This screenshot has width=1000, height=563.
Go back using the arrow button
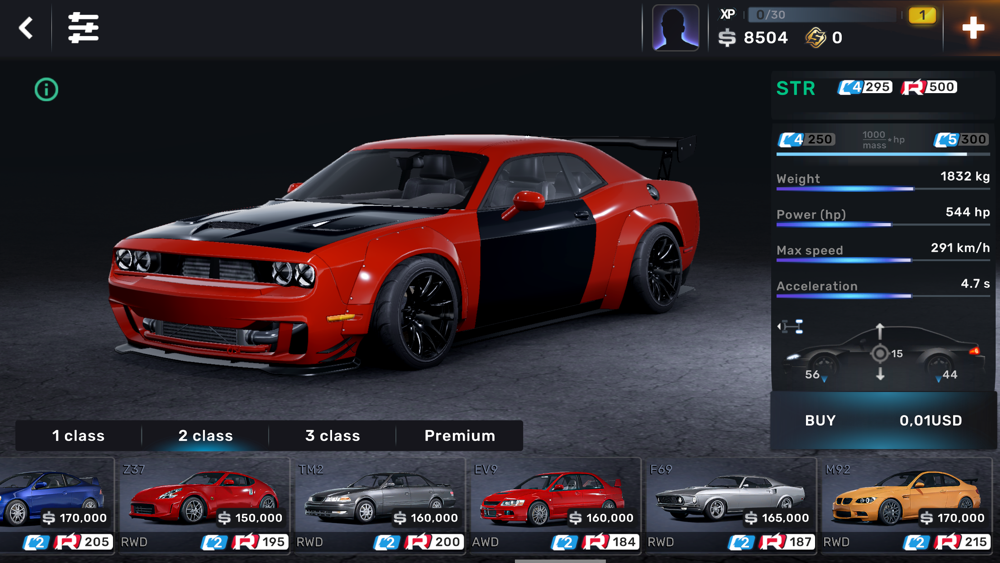[26, 28]
